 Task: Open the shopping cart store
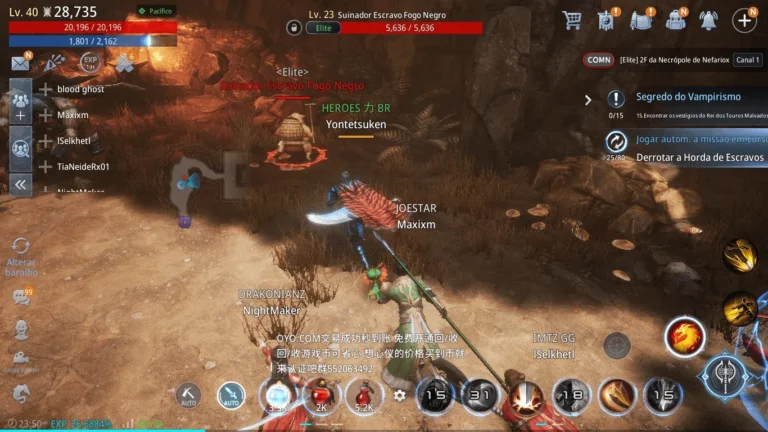tap(572, 20)
